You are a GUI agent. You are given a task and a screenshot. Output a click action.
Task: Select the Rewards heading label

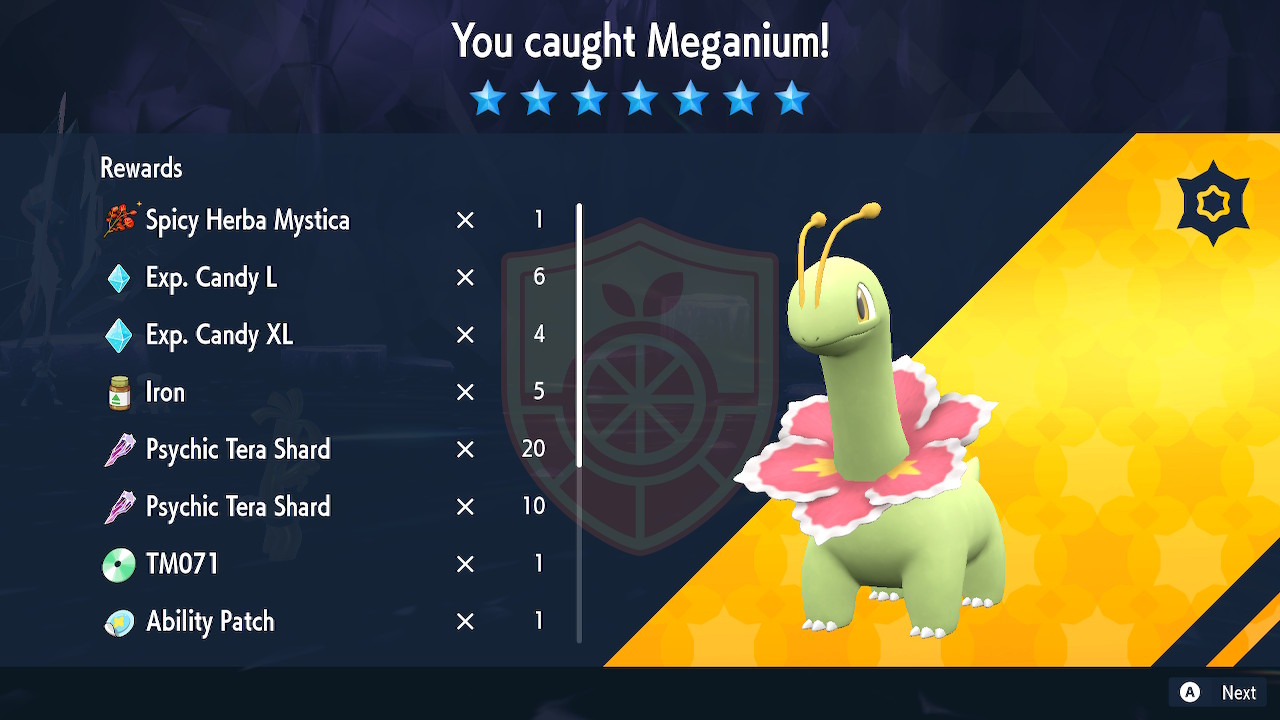(x=140, y=167)
